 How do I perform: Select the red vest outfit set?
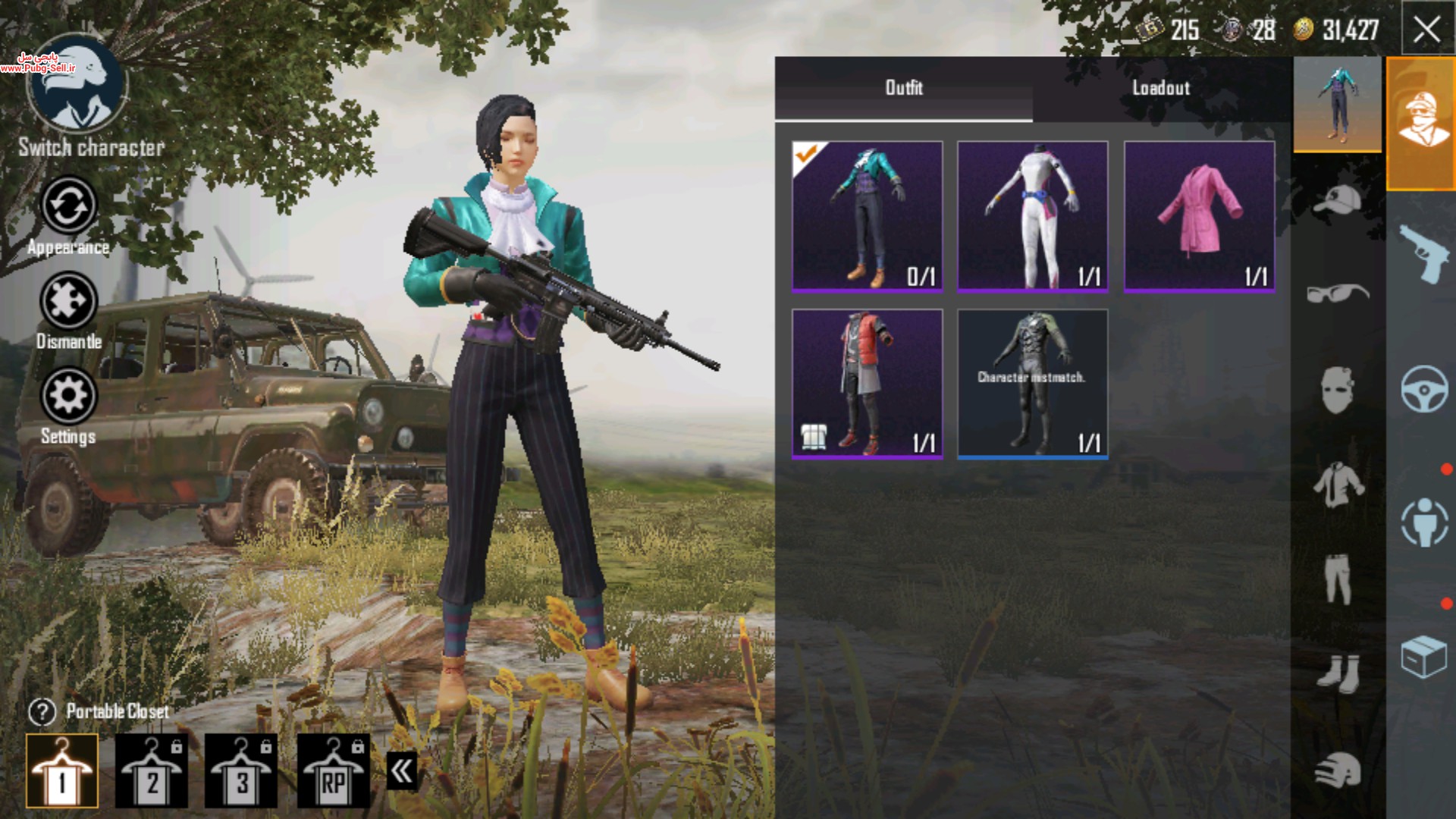pos(868,383)
